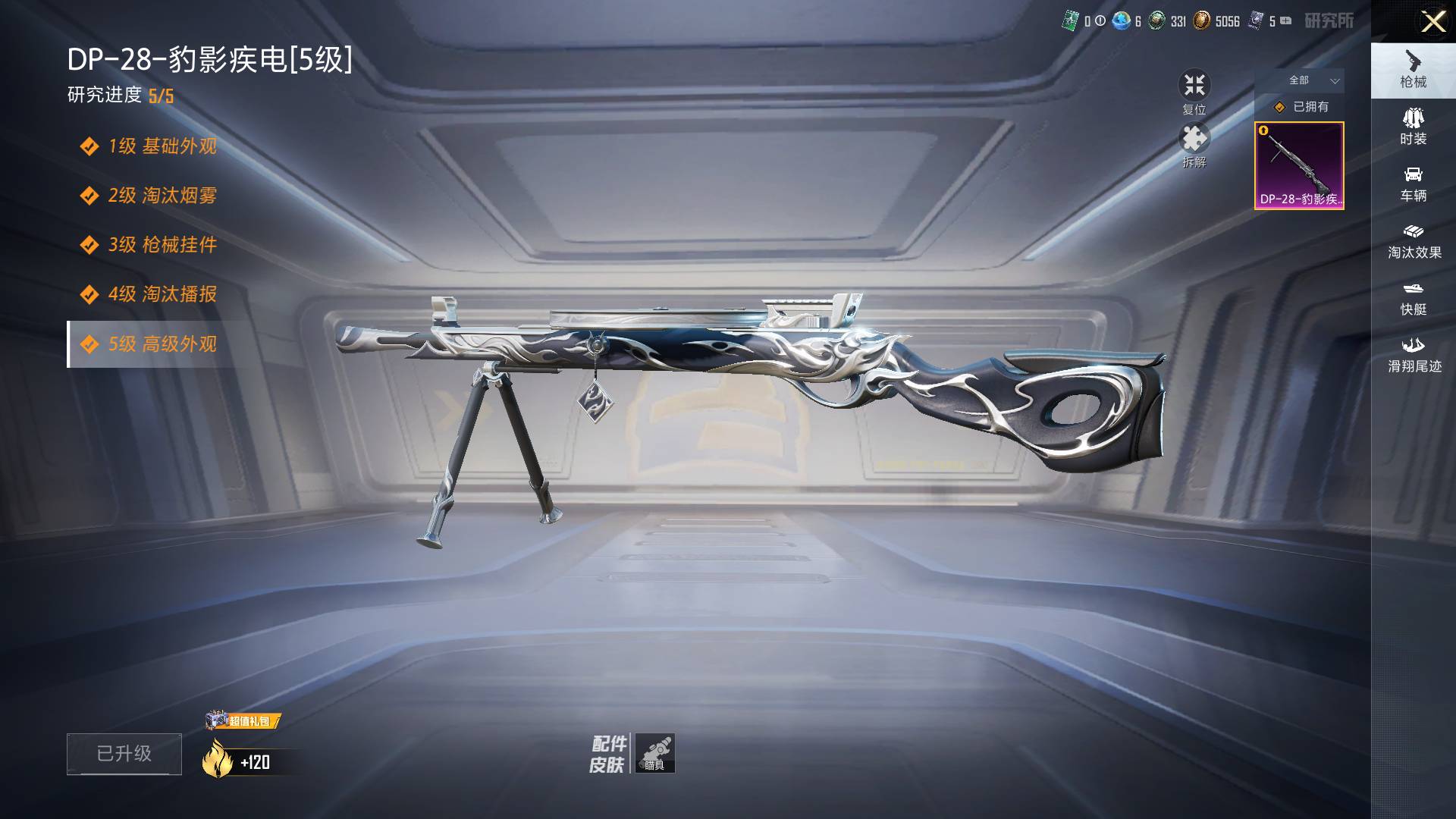Open the 时装 outfits tab
This screenshot has width=1456, height=819.
coord(1413,127)
